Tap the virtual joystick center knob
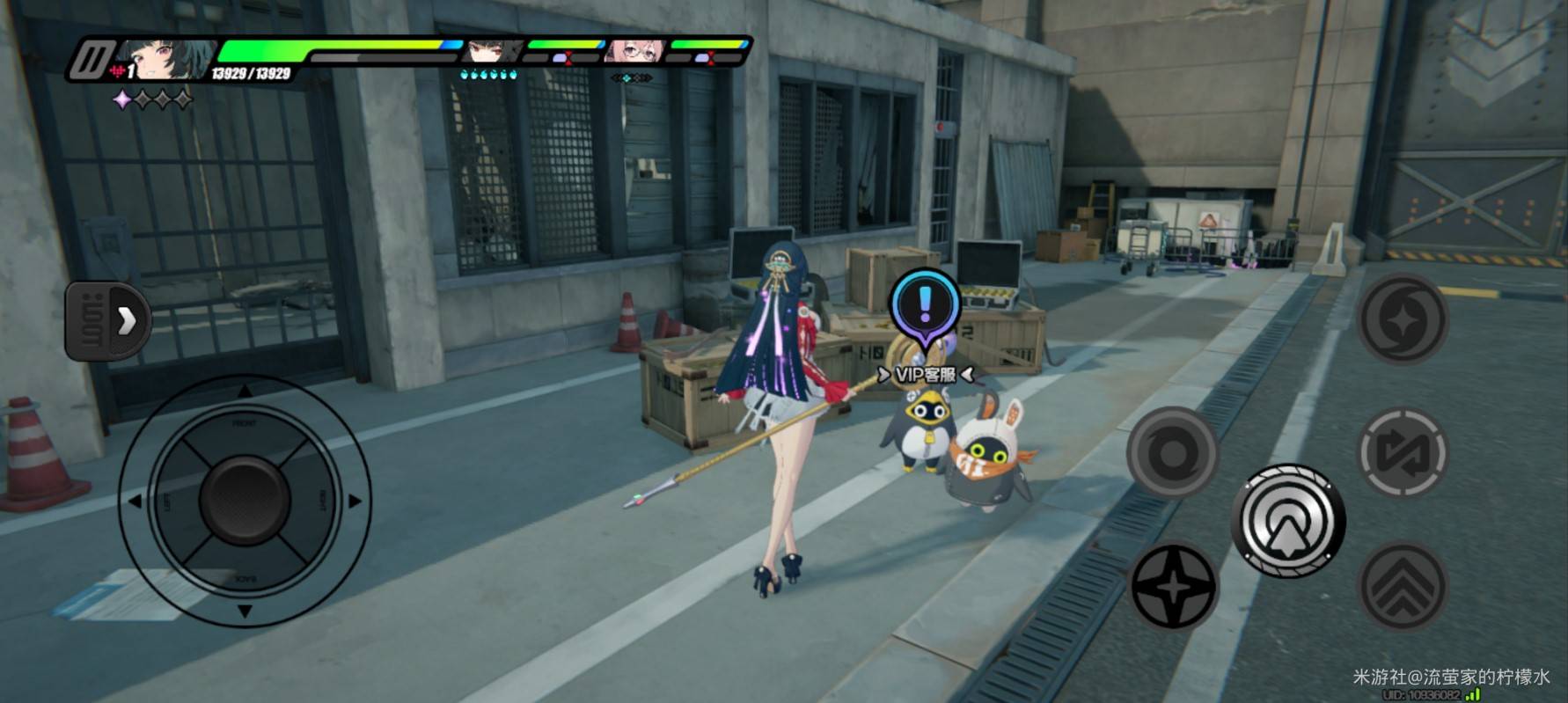 pos(245,500)
